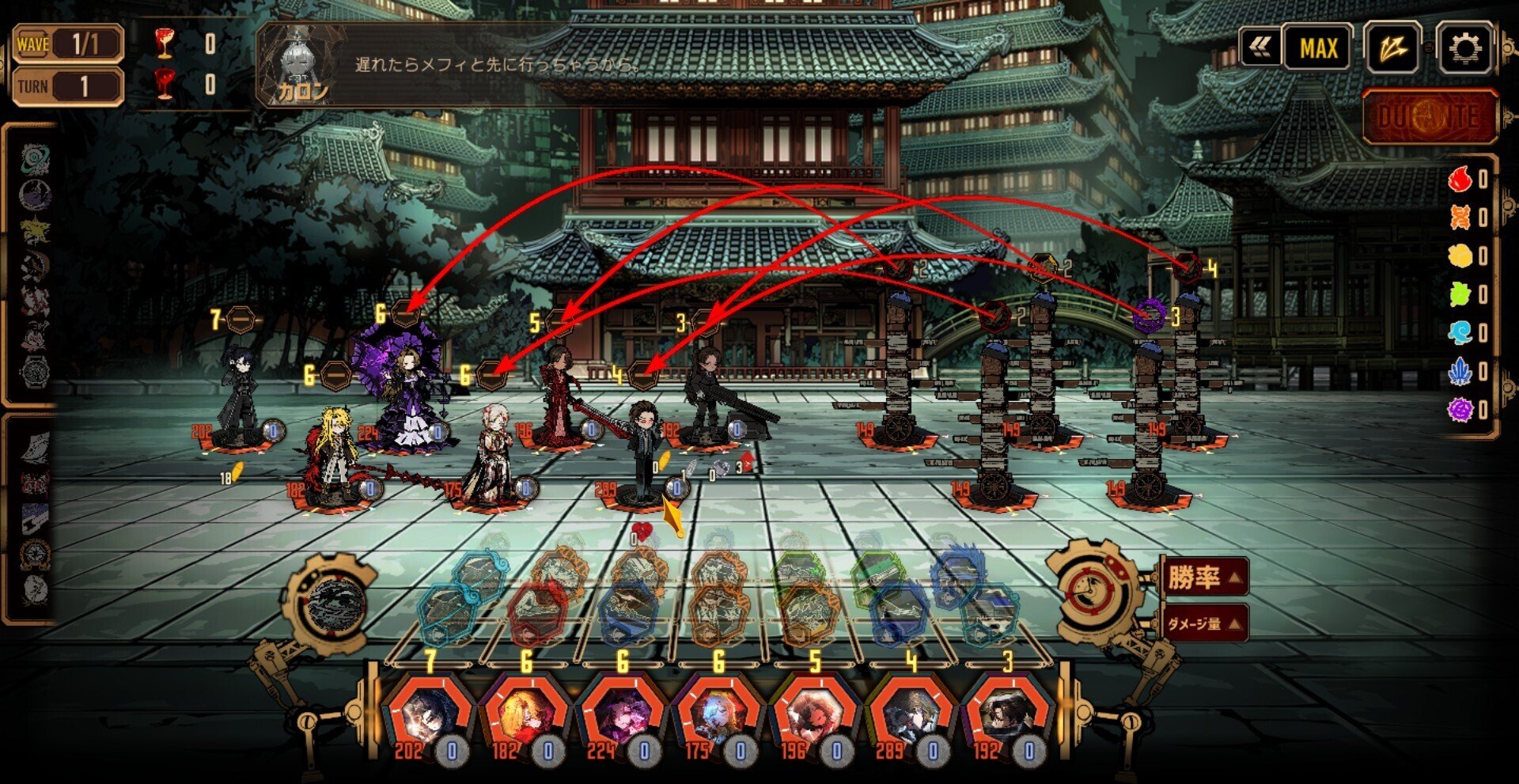Toggle the fast-forward arrow button

(x=1398, y=47)
